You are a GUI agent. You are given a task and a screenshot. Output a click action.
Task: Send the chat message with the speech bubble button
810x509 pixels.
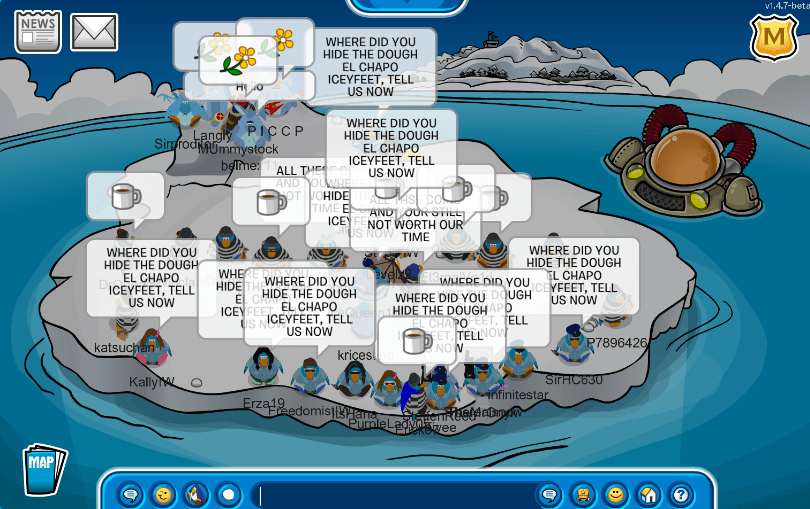(x=549, y=494)
